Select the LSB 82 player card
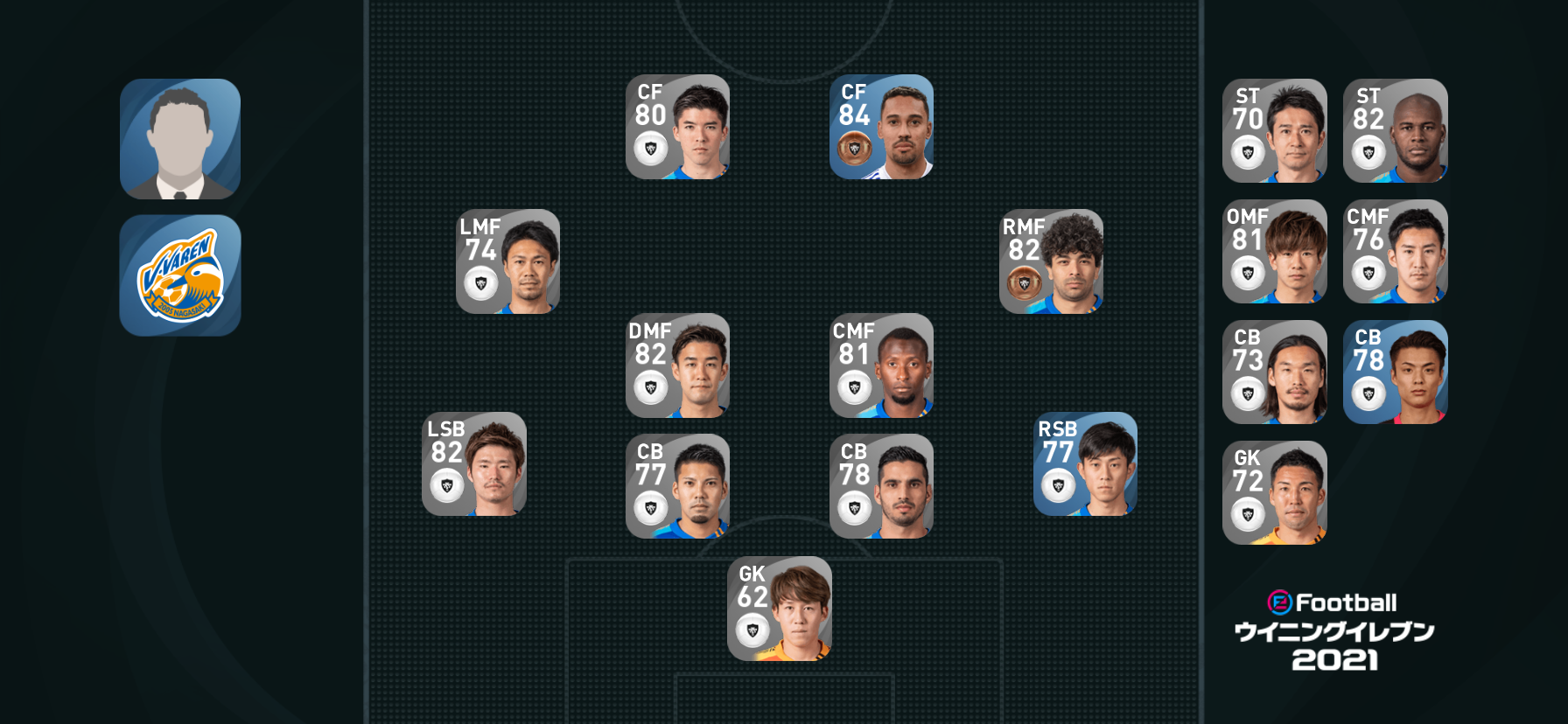 point(473,464)
